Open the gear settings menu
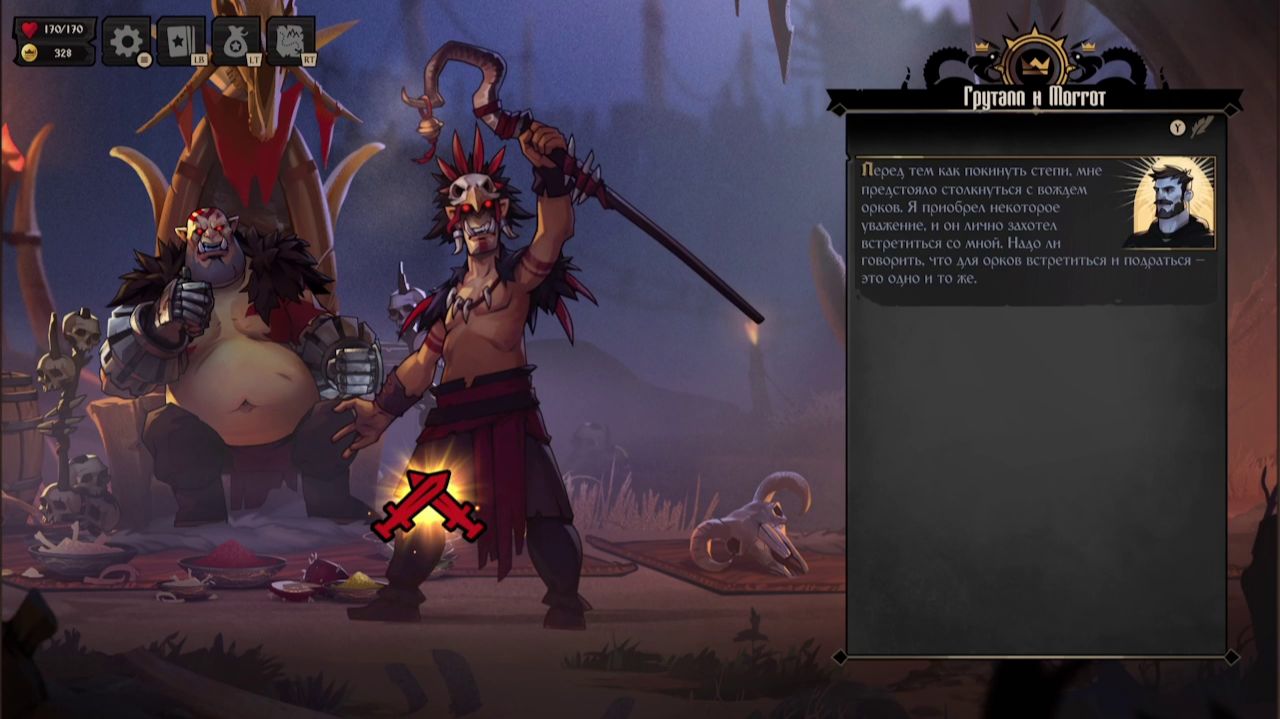Screen dimensions: 1280x719 126,42
